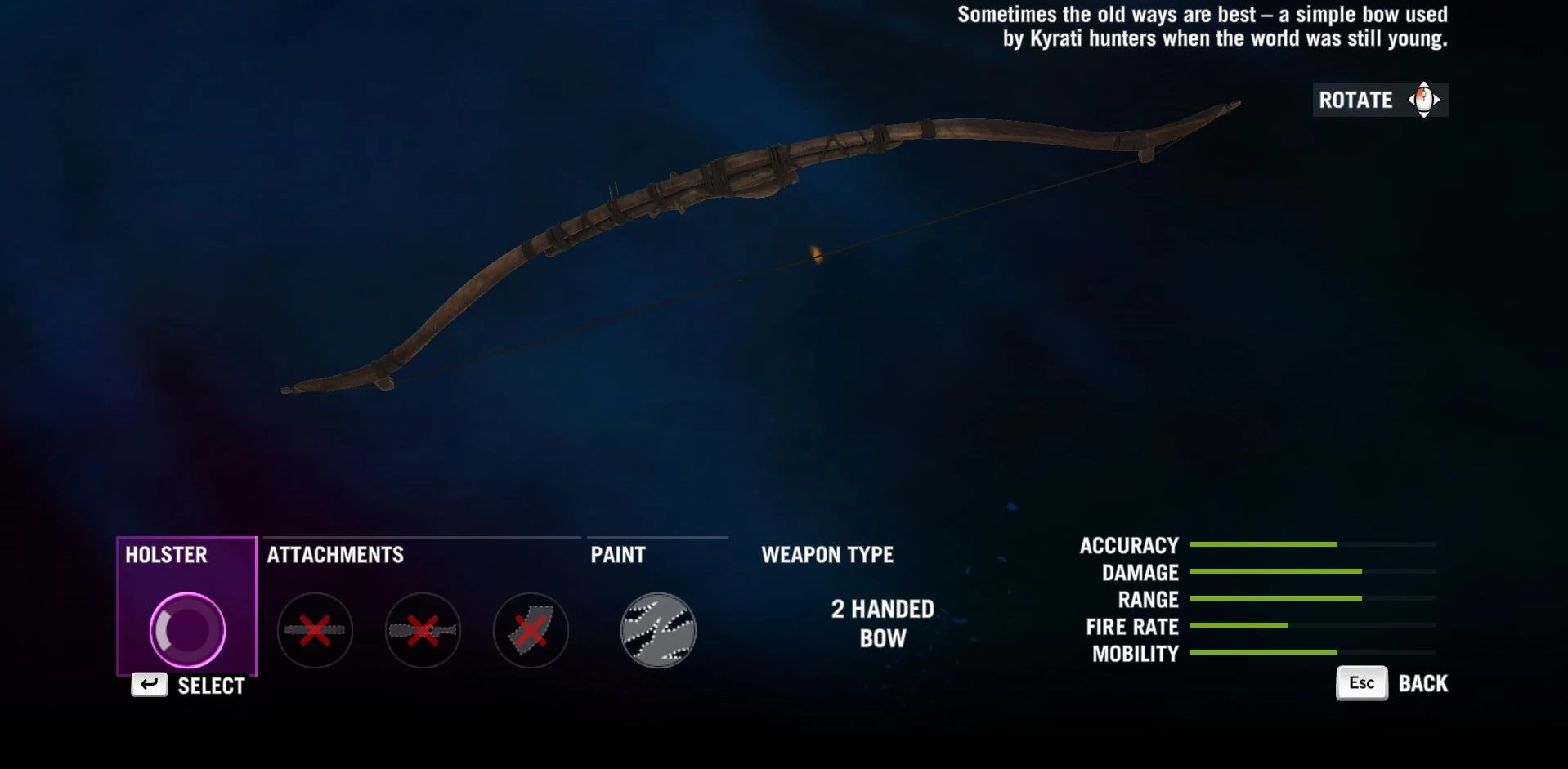Click the silencer attachment slot icon

click(x=423, y=630)
